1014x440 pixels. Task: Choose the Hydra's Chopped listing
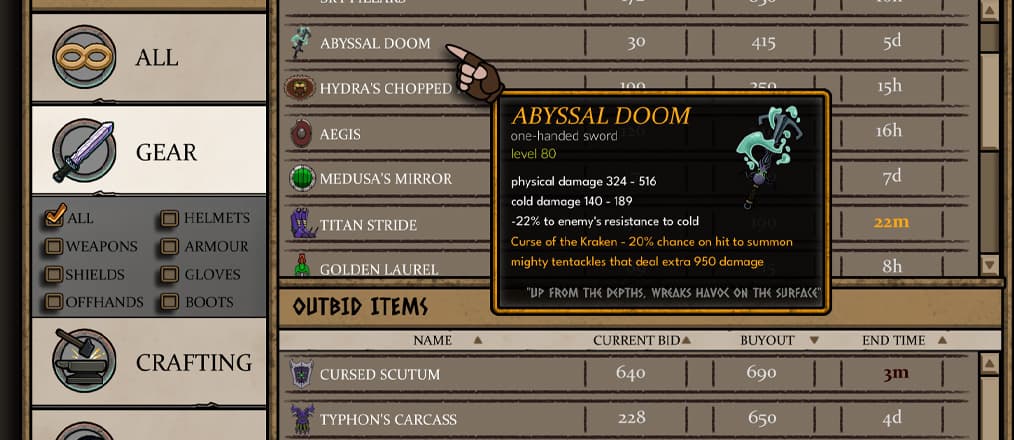tap(385, 88)
